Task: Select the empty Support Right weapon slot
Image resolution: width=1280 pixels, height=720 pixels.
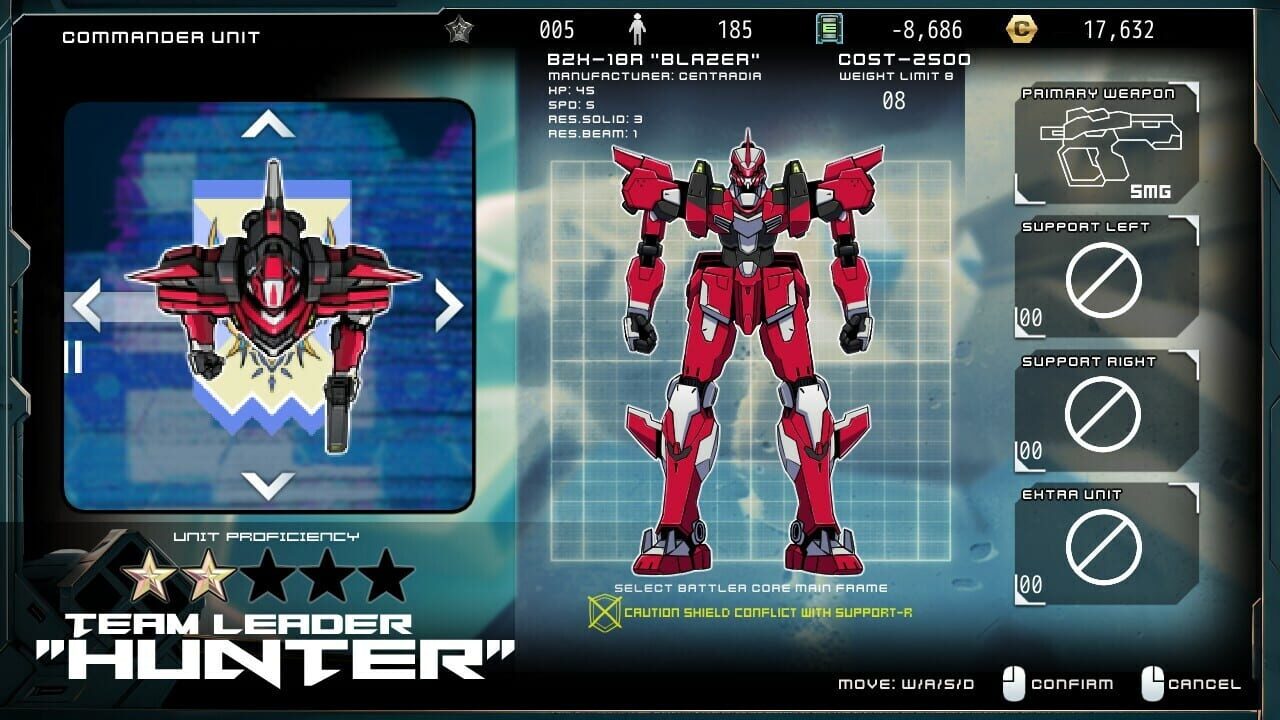Action: click(1105, 413)
